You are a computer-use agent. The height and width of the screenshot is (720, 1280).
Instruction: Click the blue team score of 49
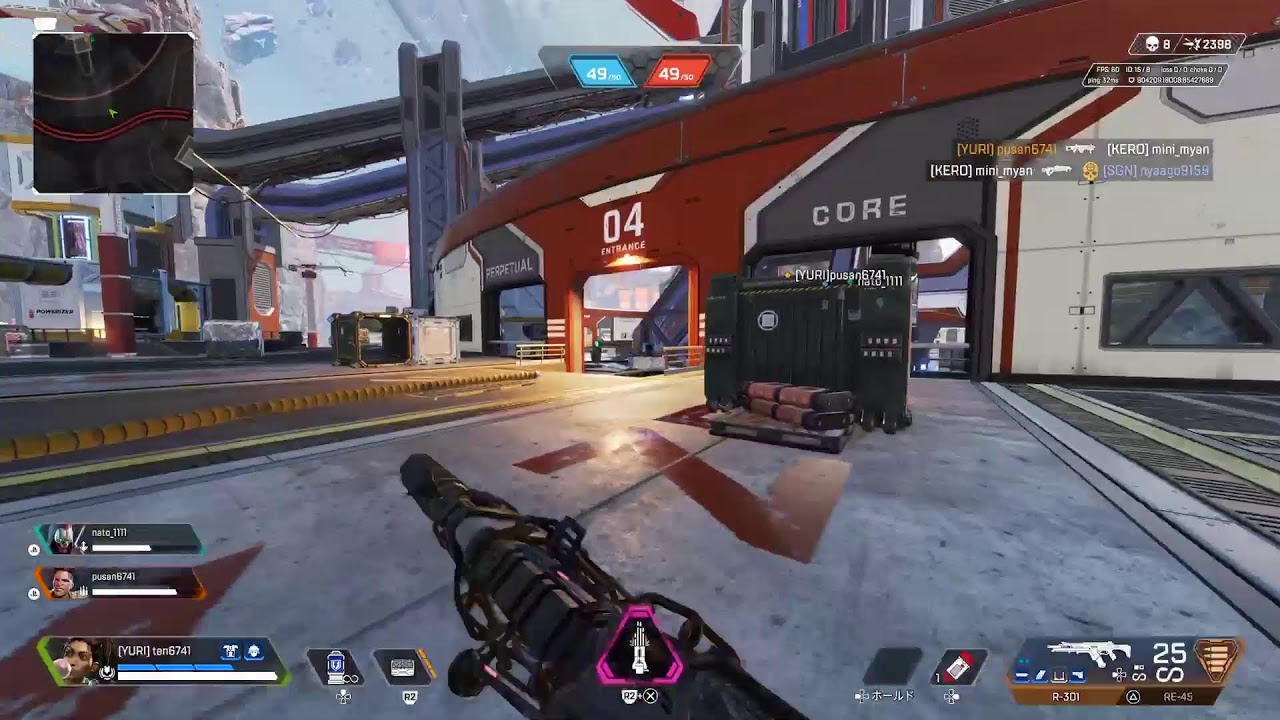pyautogui.click(x=602, y=73)
